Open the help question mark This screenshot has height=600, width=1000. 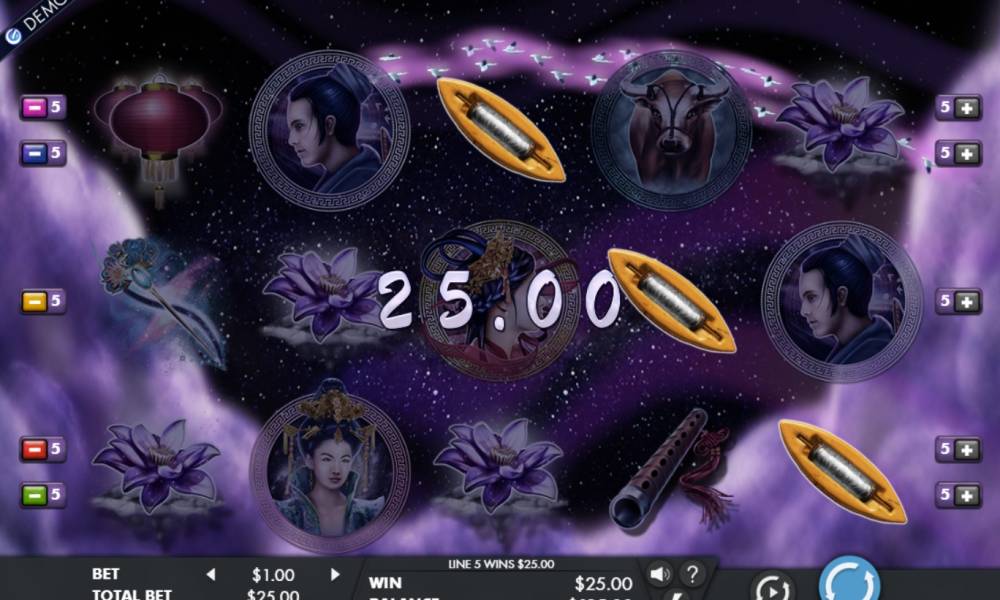[690, 574]
